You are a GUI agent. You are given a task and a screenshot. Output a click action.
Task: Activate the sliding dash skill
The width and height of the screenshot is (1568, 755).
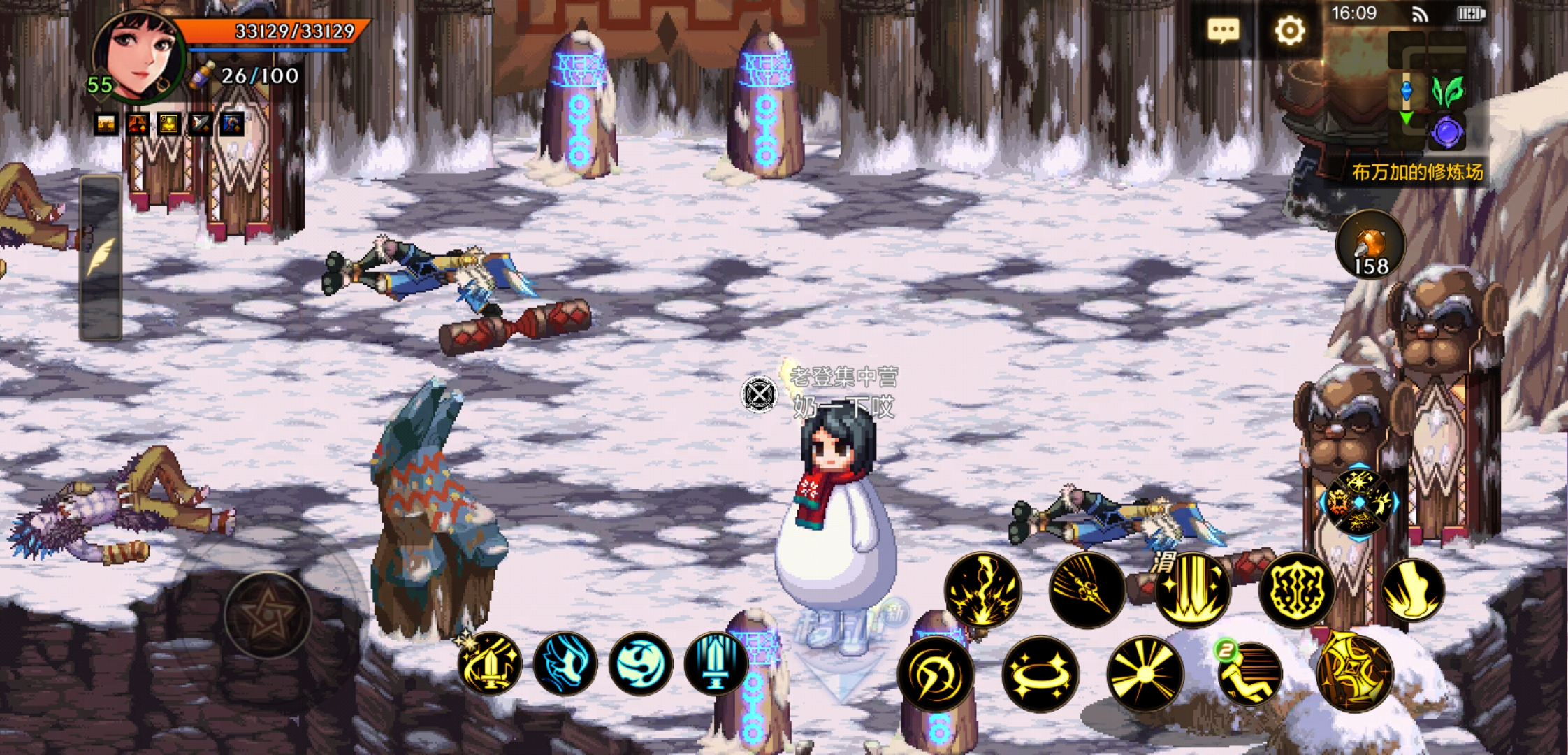point(1249,674)
